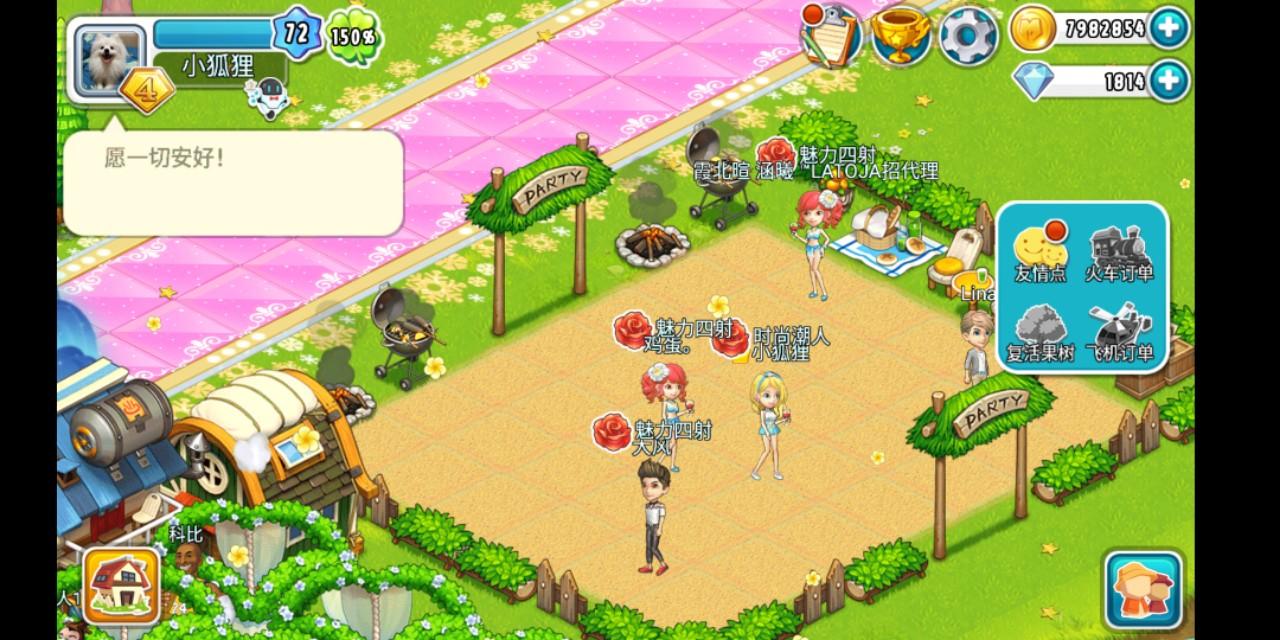The image size is (1280, 640).
Task: Buy more diamonds with plus button
Action: 1168,81
